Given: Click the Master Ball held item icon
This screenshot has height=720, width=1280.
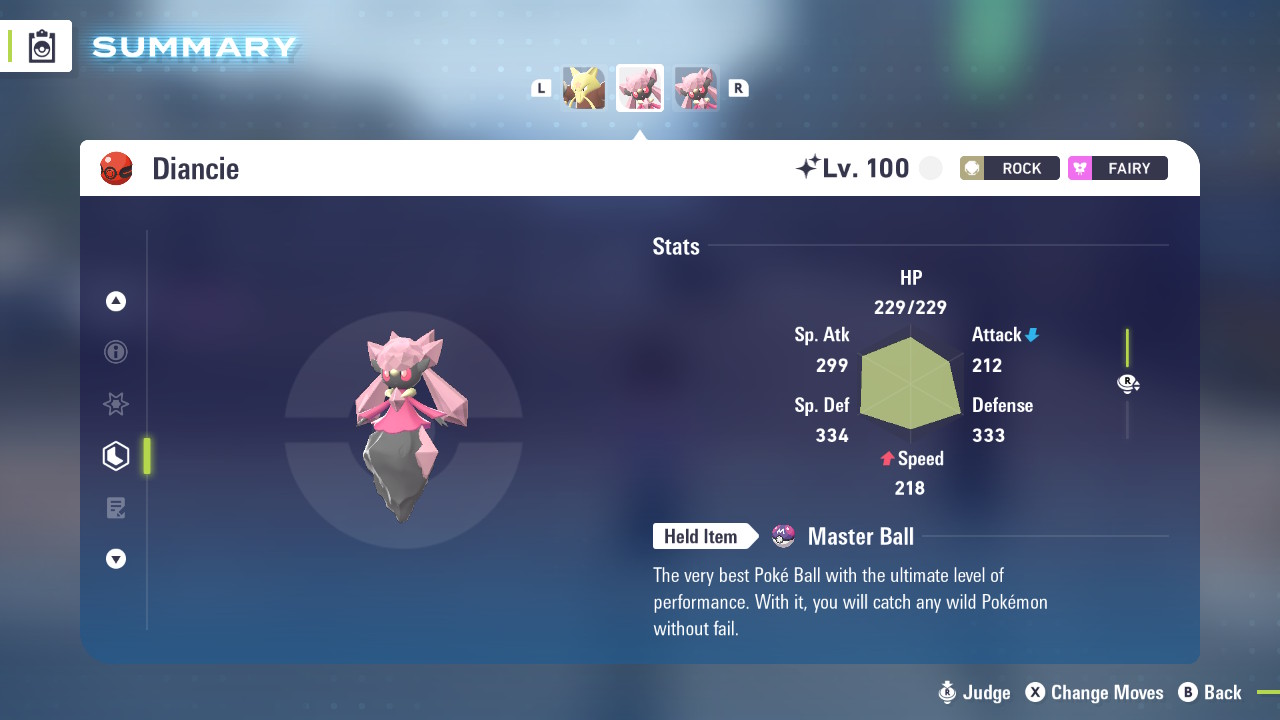Looking at the screenshot, I should click(783, 537).
